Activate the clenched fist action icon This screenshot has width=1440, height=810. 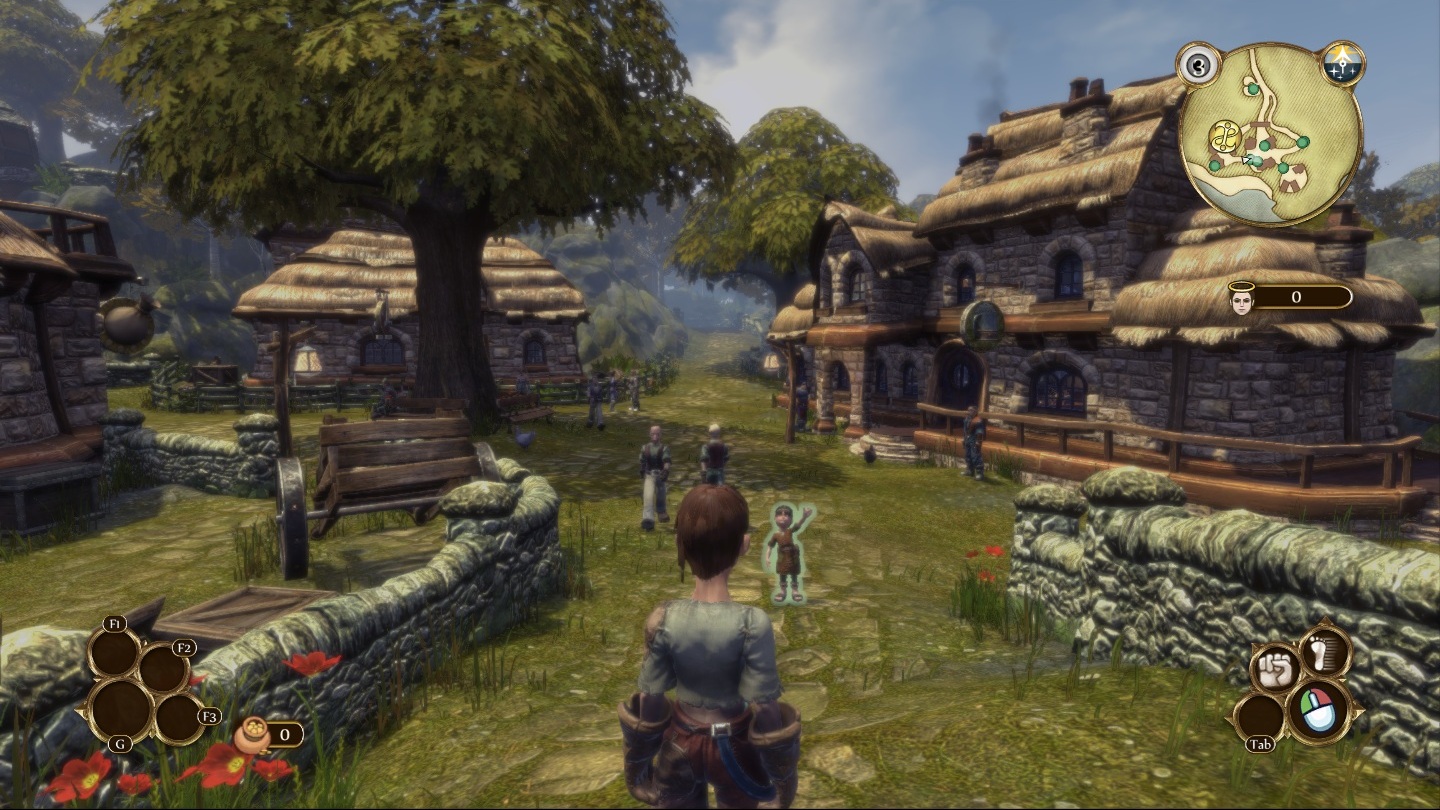1274,669
